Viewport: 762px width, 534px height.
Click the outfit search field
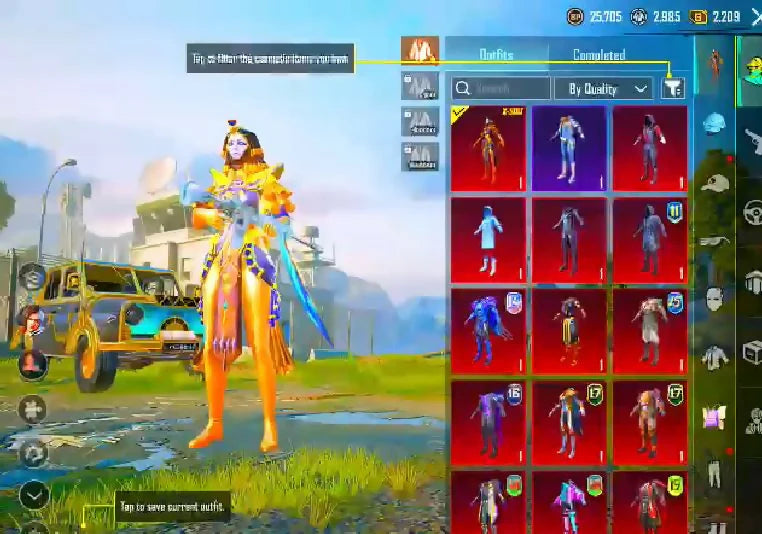500,88
